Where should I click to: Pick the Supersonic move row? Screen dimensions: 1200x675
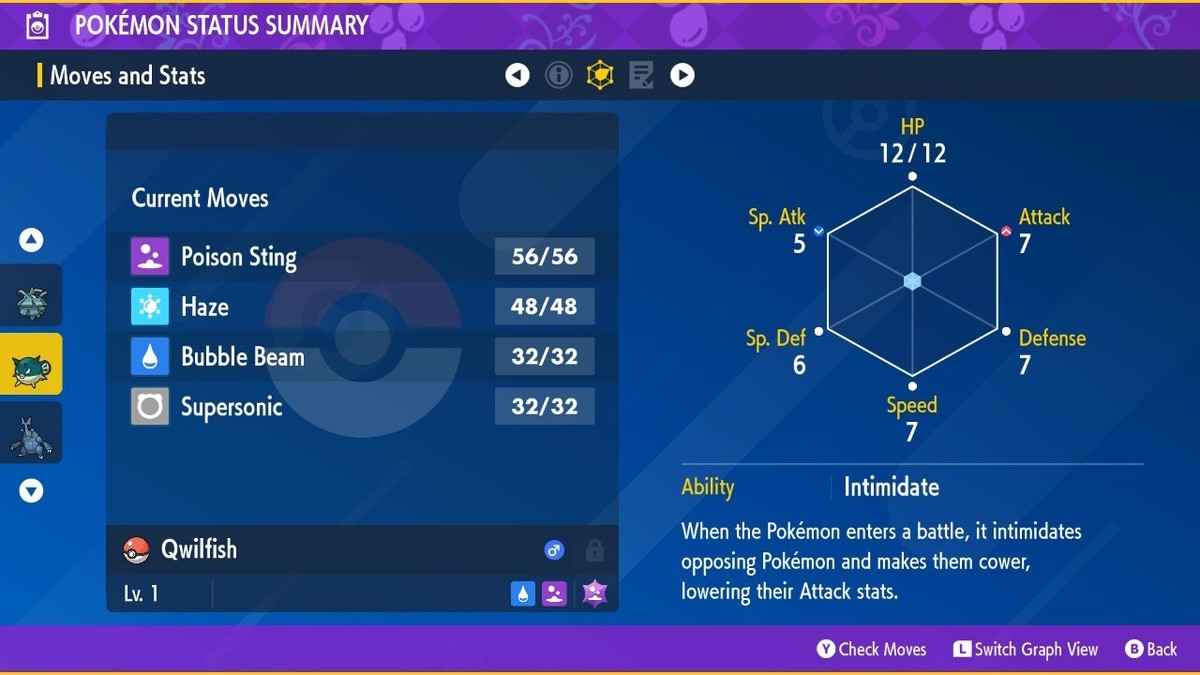coord(362,407)
